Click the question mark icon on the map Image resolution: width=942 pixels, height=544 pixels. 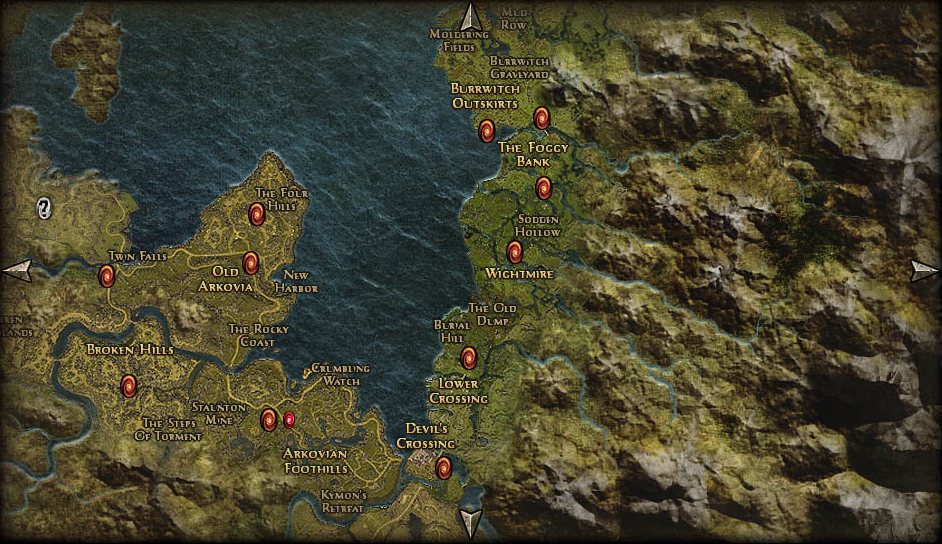pyautogui.click(x=44, y=208)
